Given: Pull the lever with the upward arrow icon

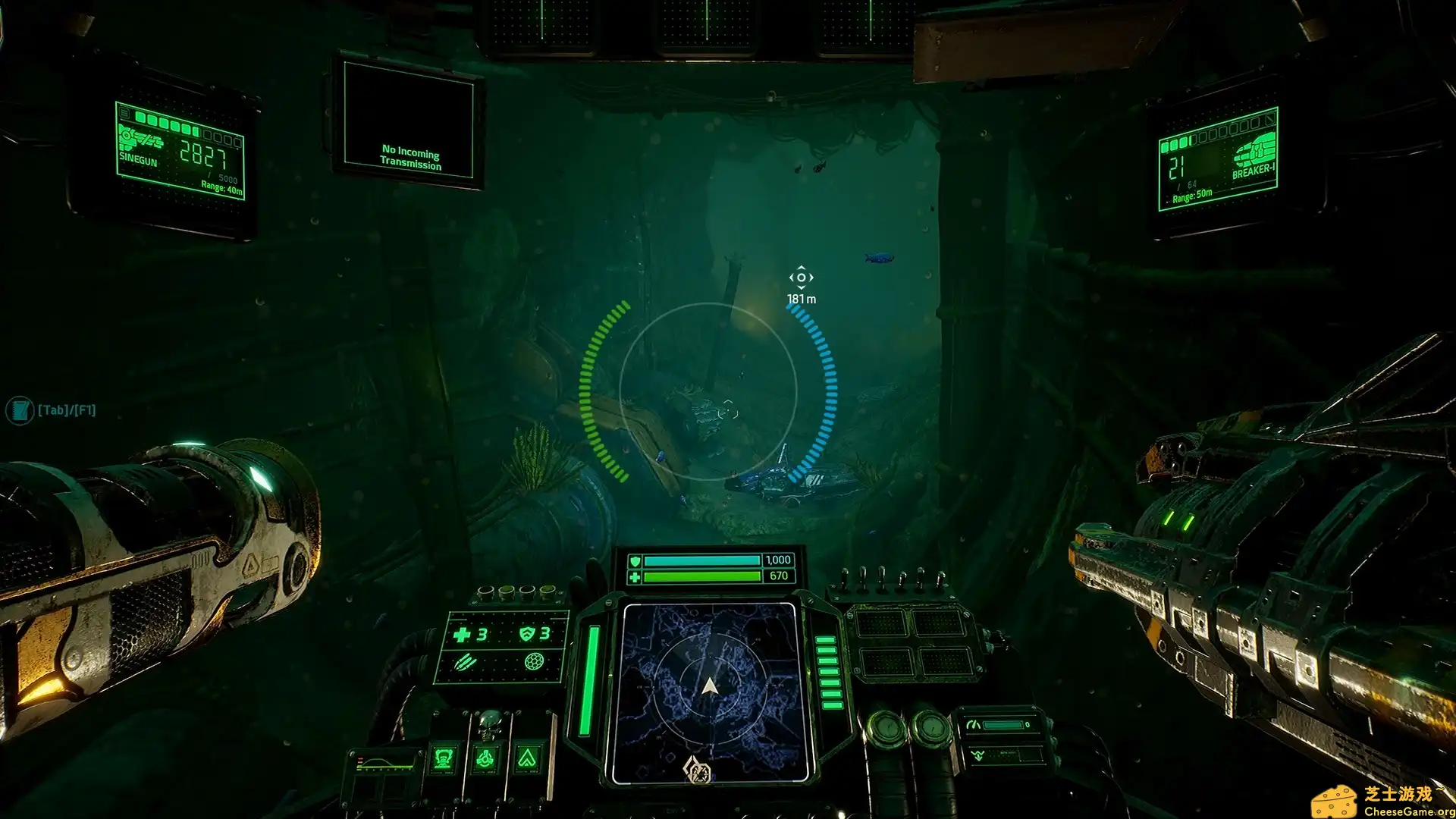Looking at the screenshot, I should 527,758.
